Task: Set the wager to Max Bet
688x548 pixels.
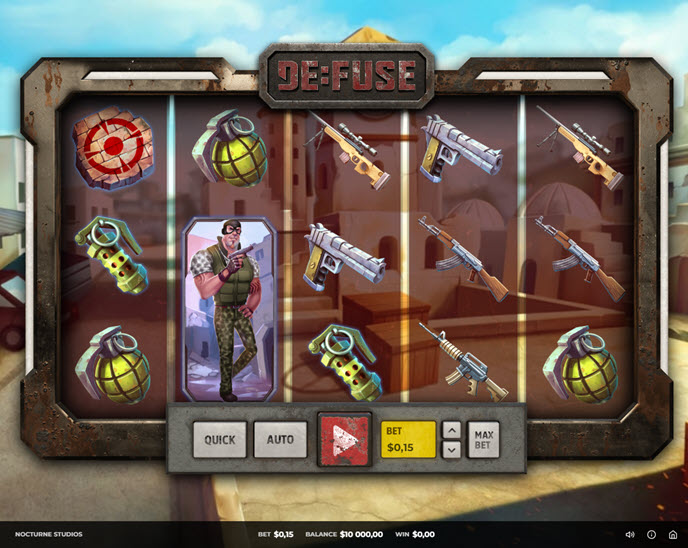Action: point(483,439)
